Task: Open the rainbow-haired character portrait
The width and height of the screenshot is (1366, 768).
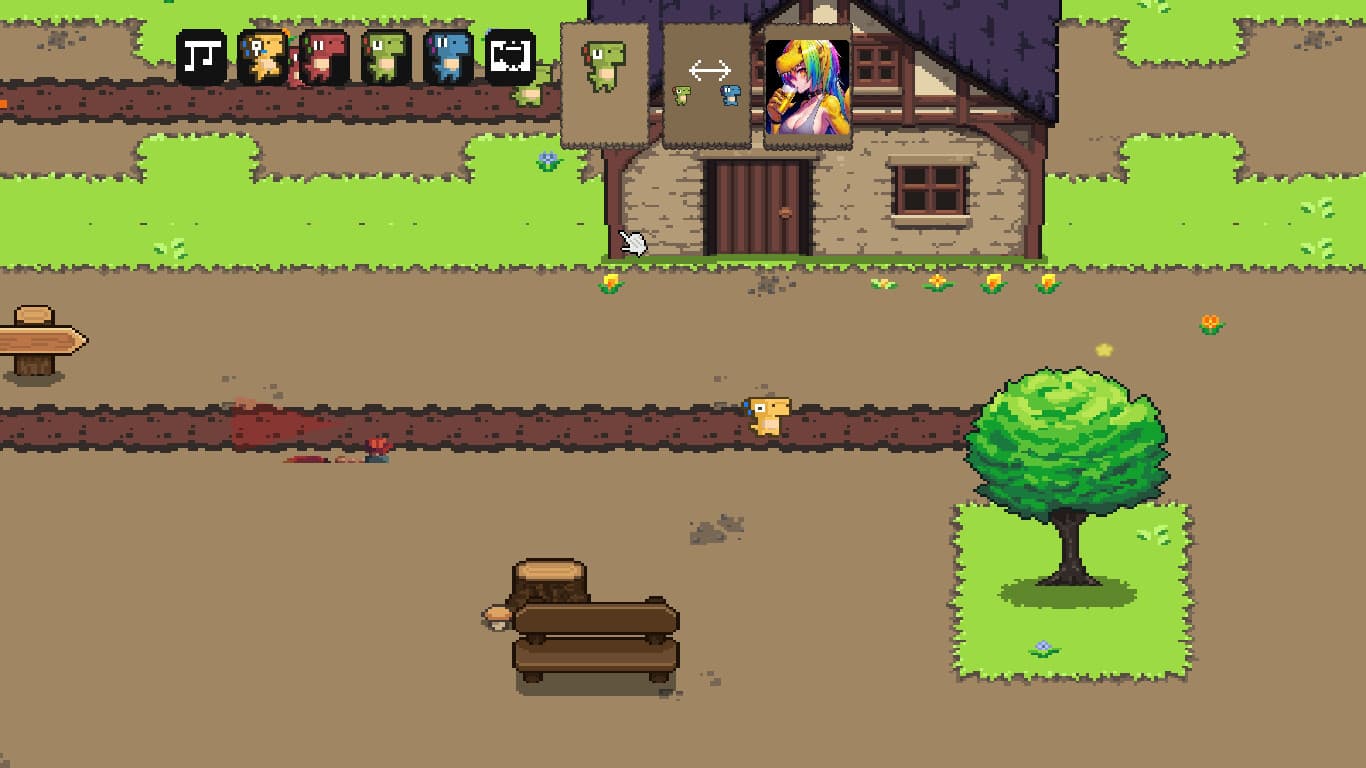Action: pos(807,87)
